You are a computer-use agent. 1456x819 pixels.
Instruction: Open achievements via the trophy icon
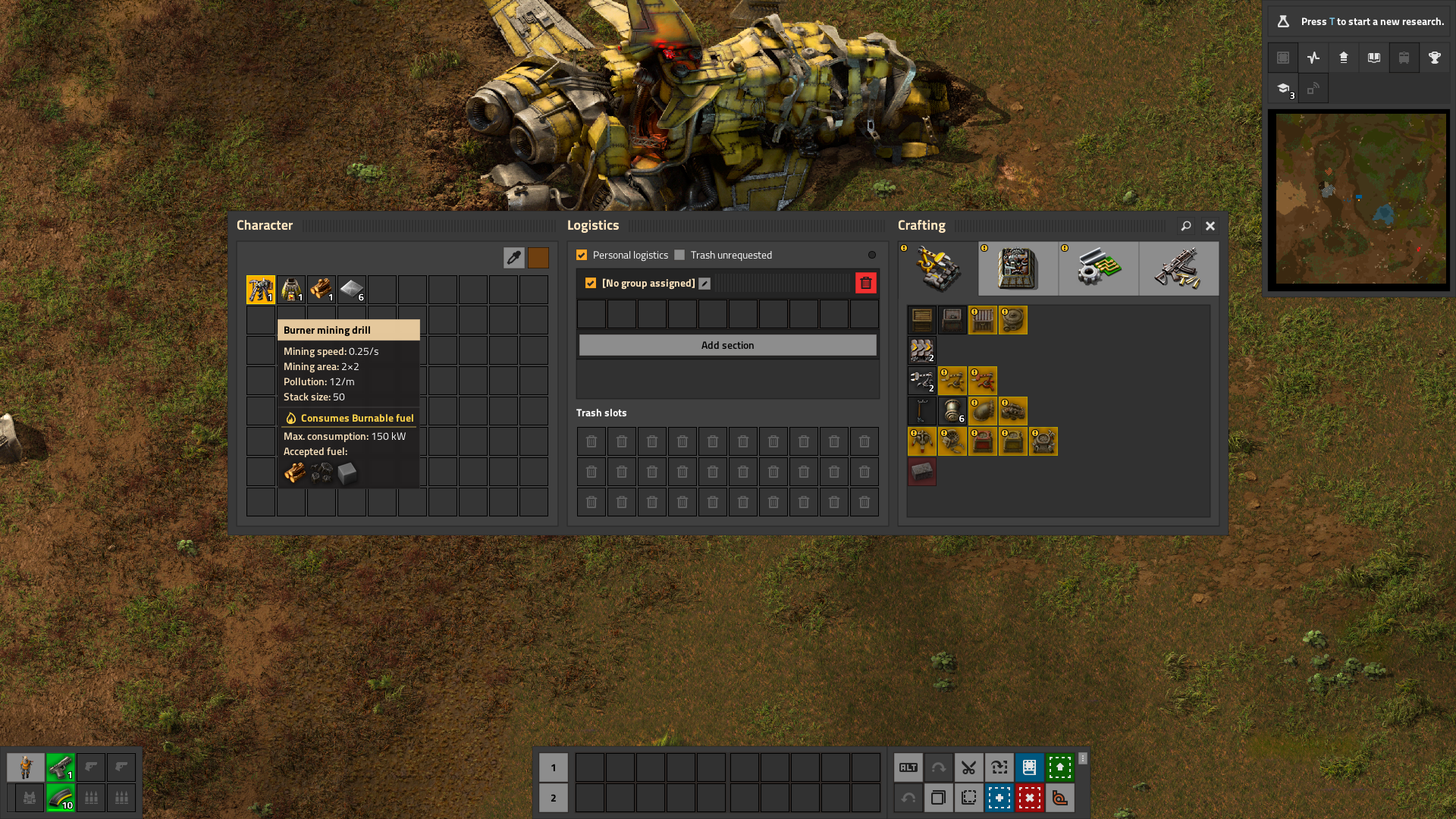tap(1434, 58)
